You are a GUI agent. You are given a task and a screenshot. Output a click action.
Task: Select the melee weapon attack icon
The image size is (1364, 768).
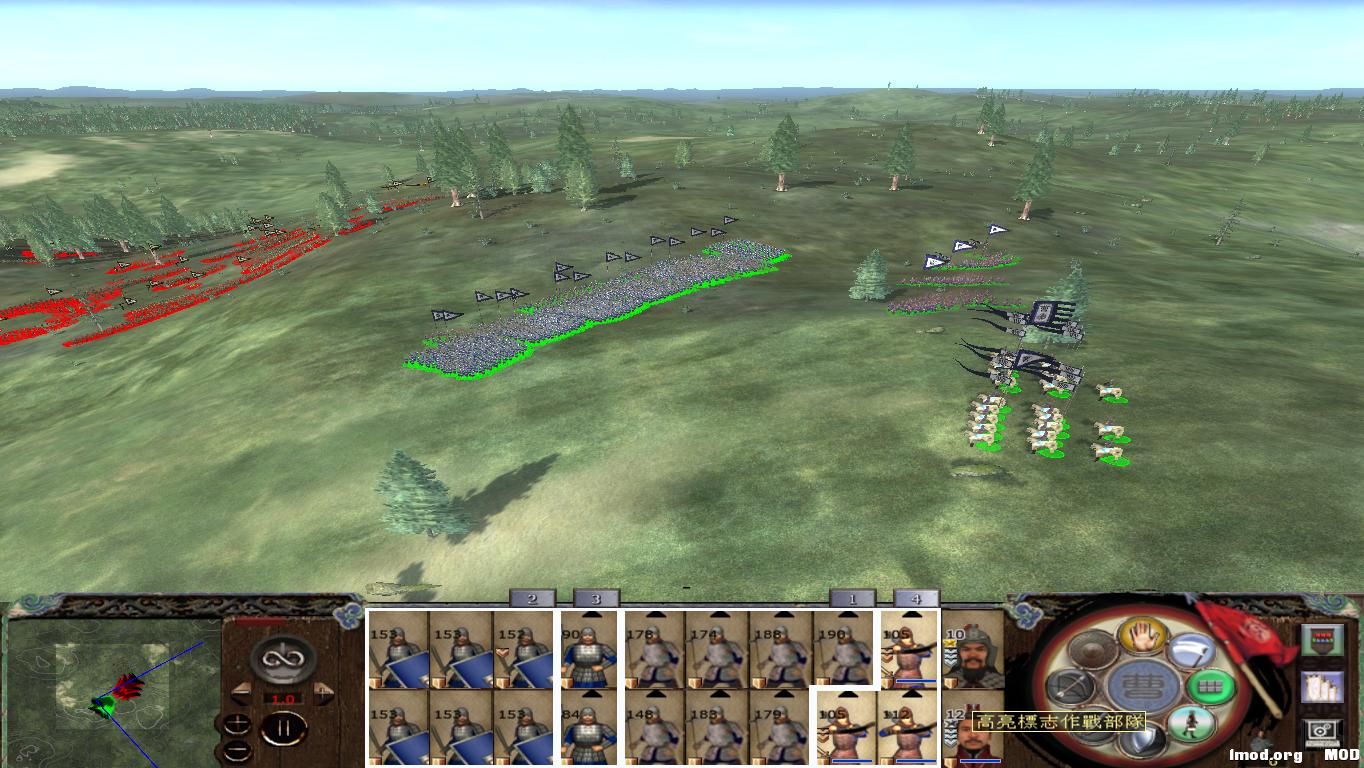pos(1192,650)
